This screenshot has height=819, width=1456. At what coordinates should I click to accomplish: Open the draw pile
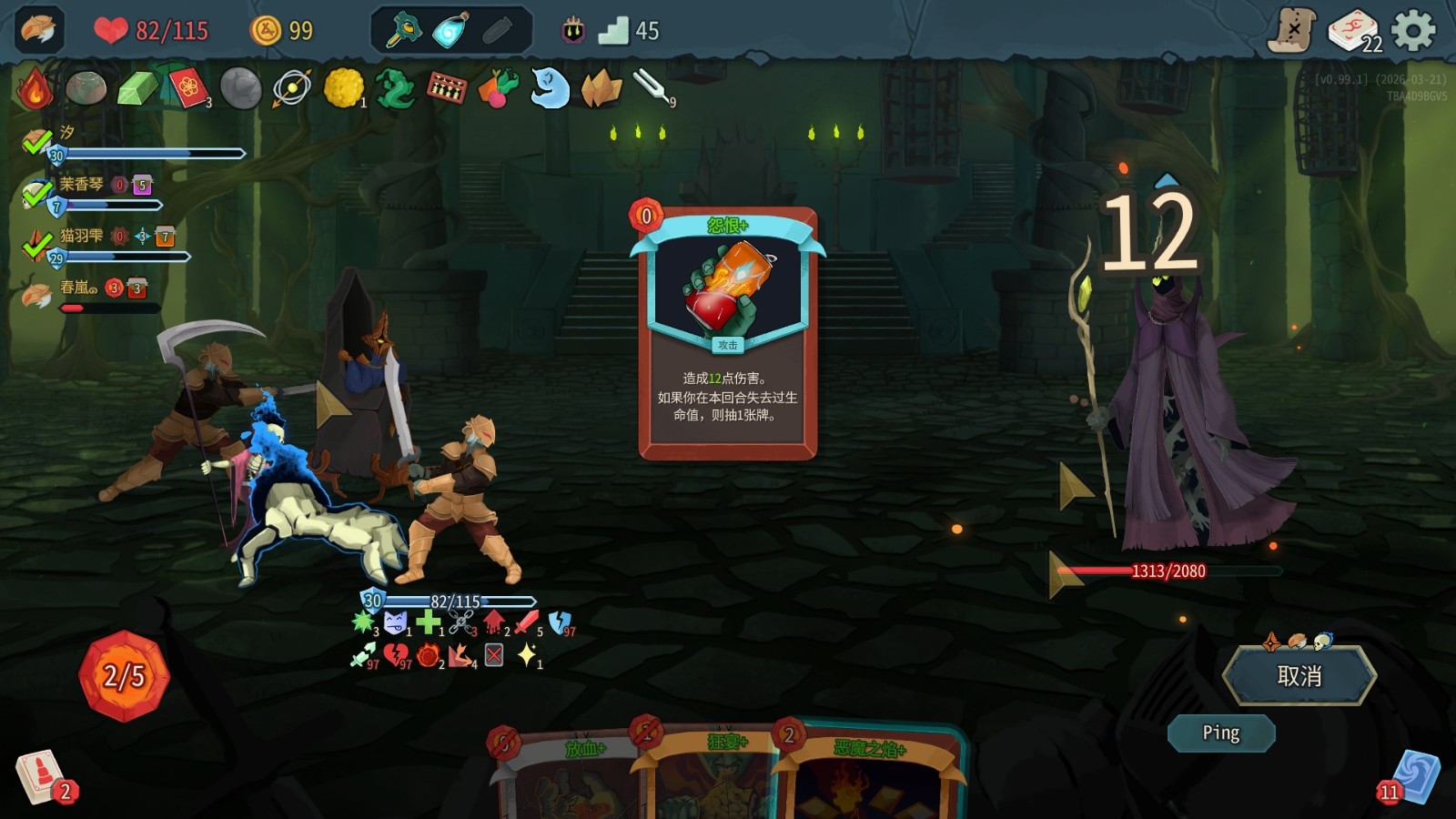coord(40,776)
